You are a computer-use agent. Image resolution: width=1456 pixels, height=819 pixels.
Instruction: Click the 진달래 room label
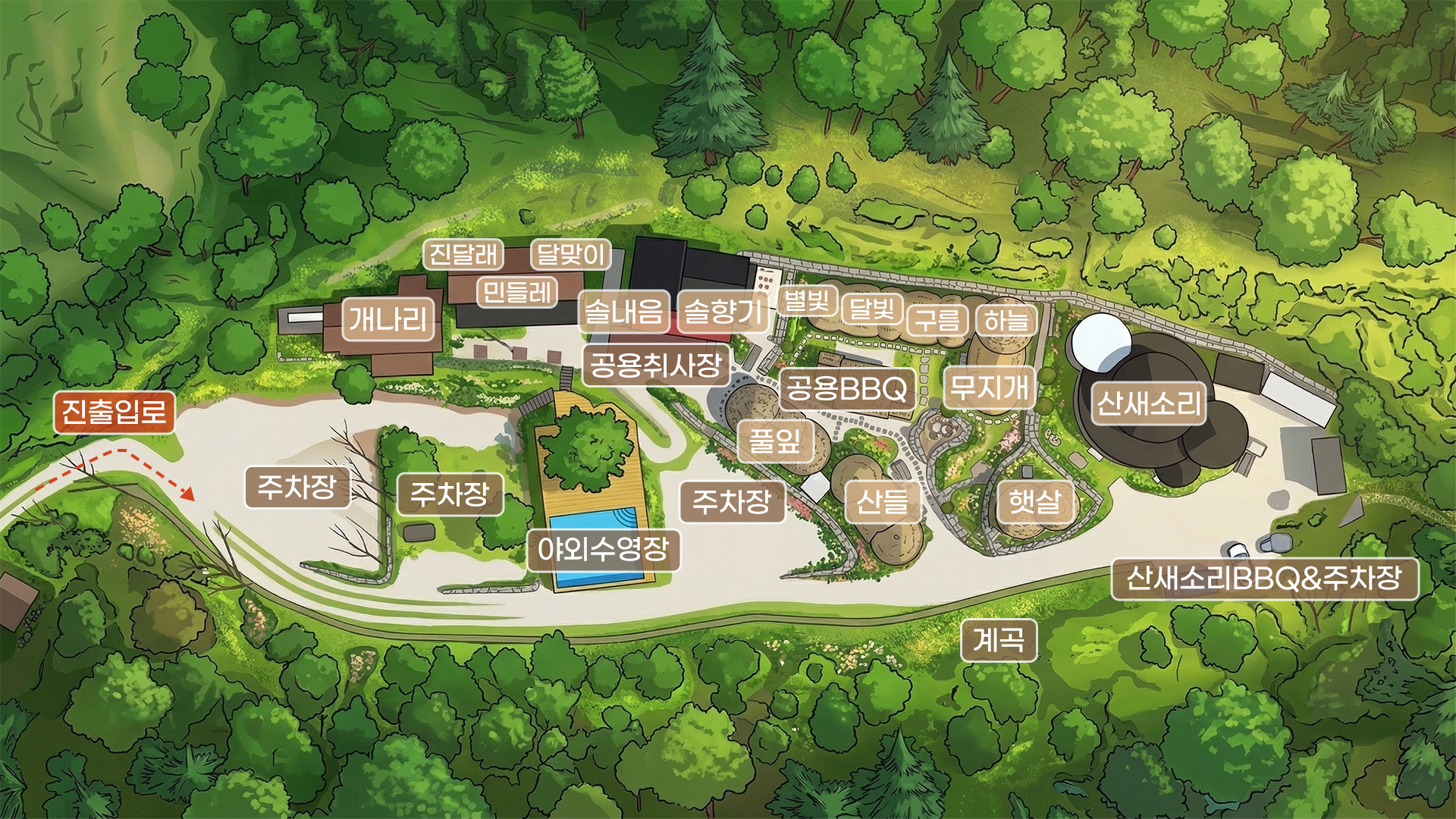tap(463, 254)
